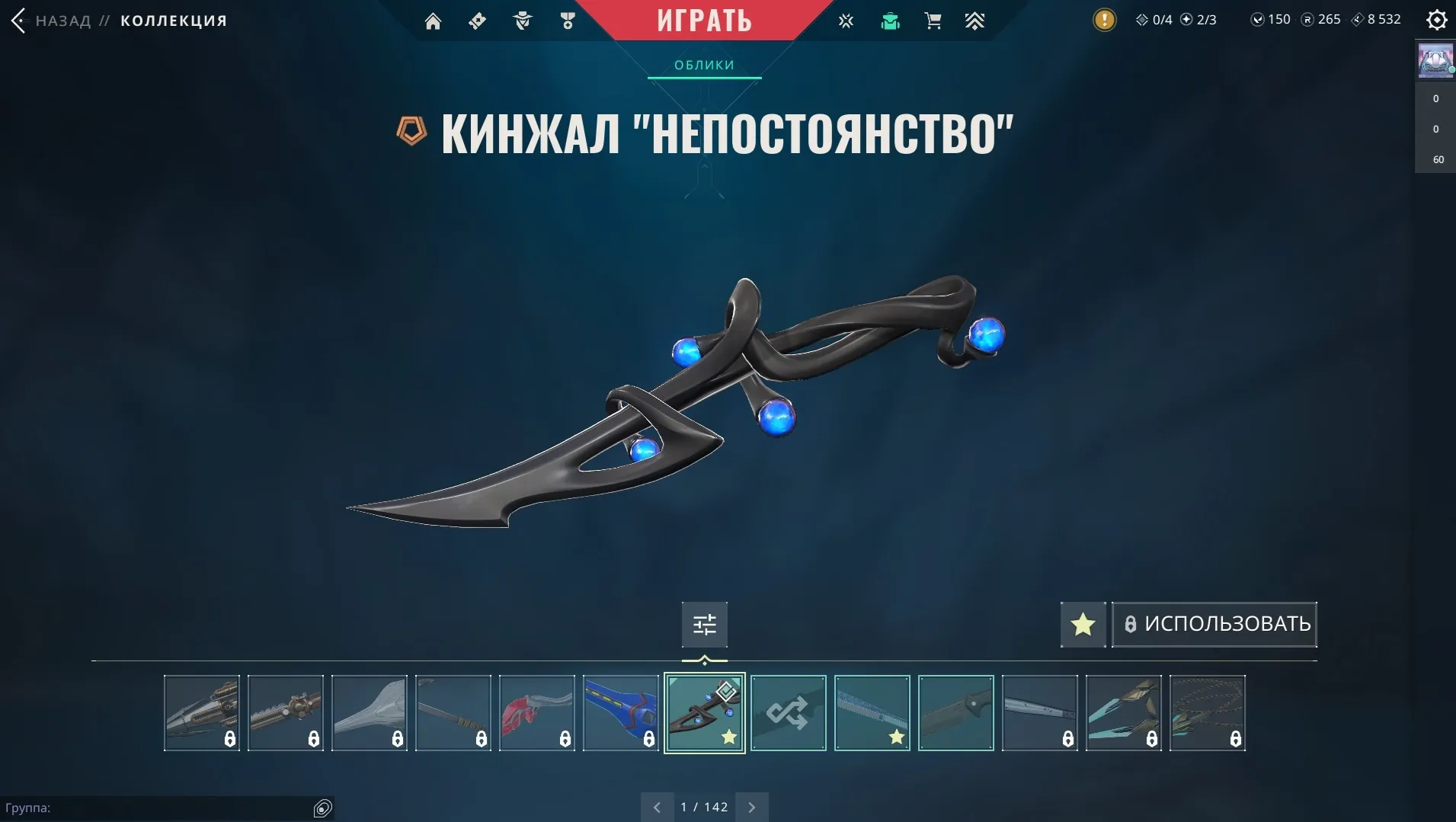
Task: Select the Battle Pass ticket icon
Action: point(478,21)
